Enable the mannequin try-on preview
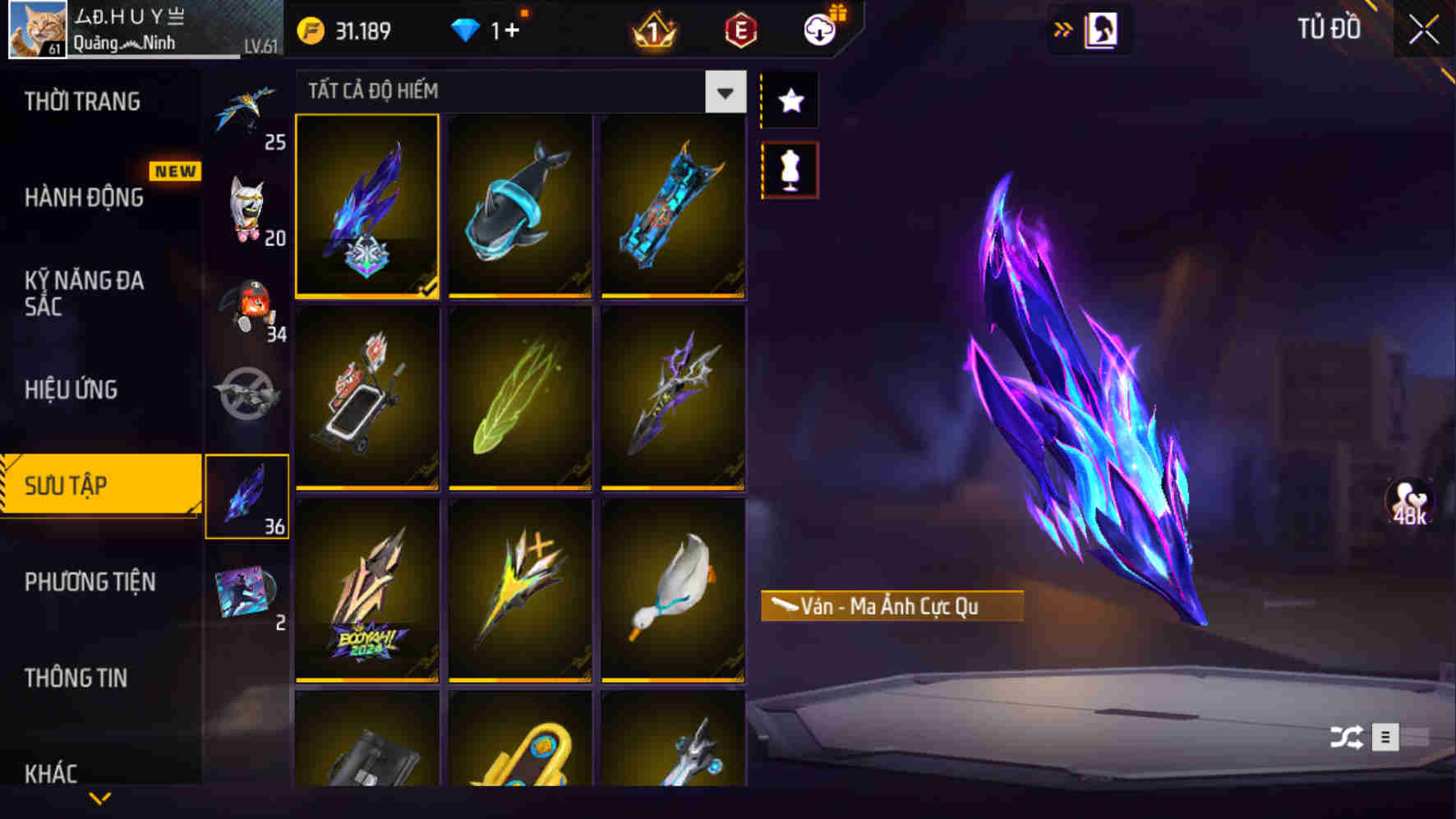The image size is (1456, 819). point(789,167)
